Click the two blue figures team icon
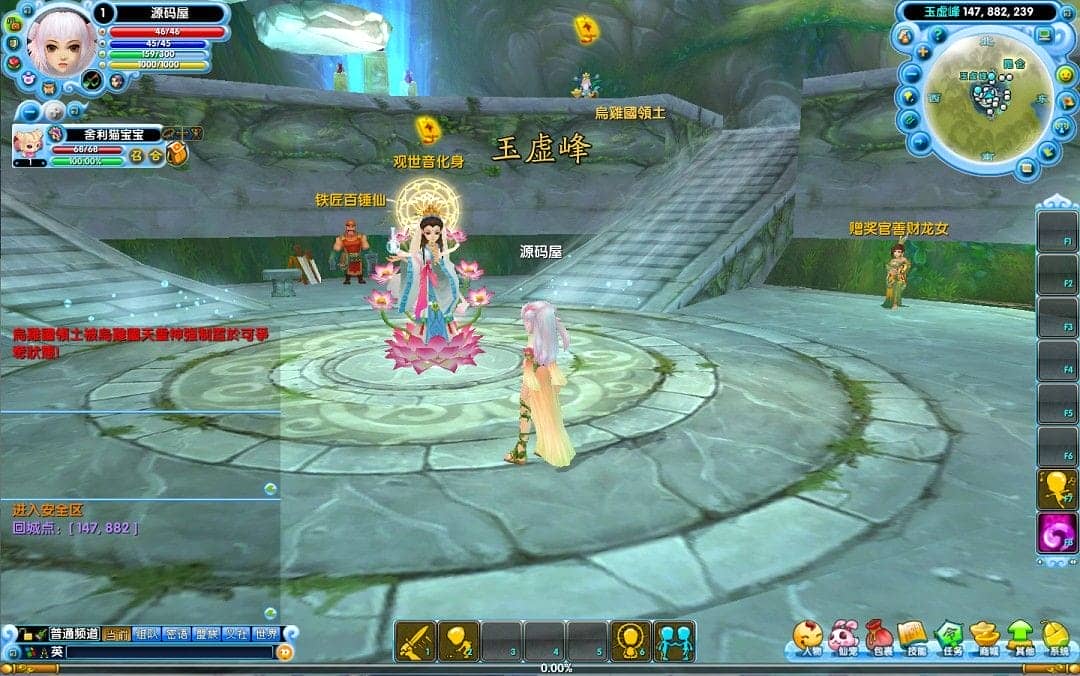The image size is (1080, 676). click(x=674, y=640)
